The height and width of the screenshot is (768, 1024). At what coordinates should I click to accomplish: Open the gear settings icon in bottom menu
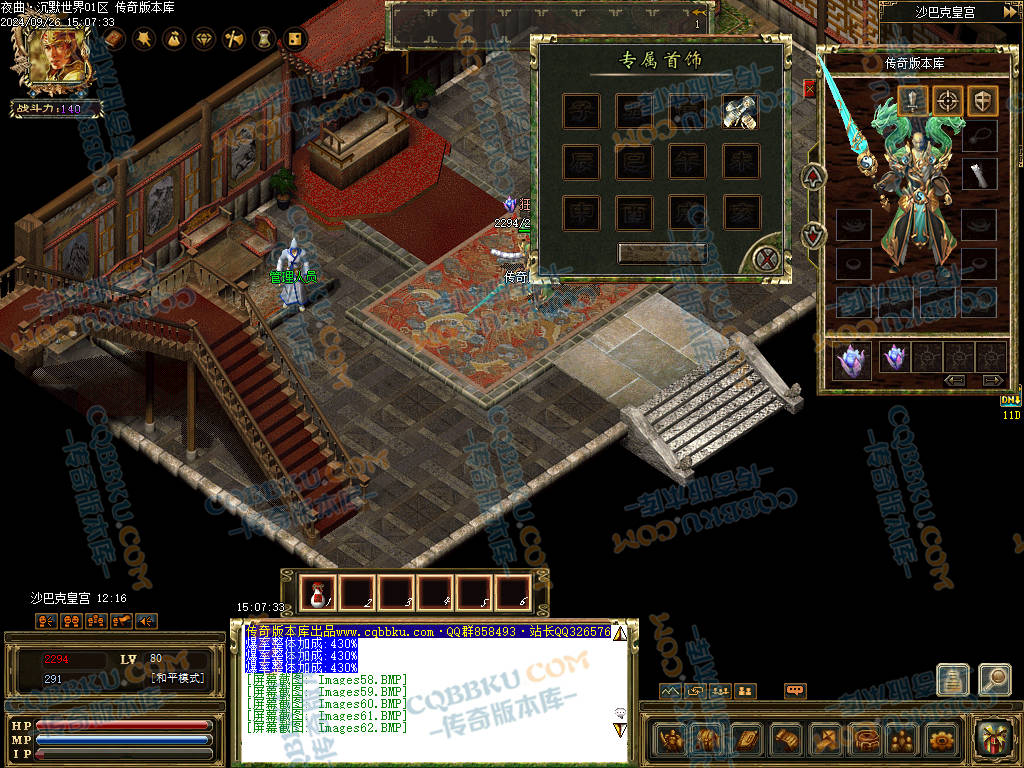coord(941,739)
